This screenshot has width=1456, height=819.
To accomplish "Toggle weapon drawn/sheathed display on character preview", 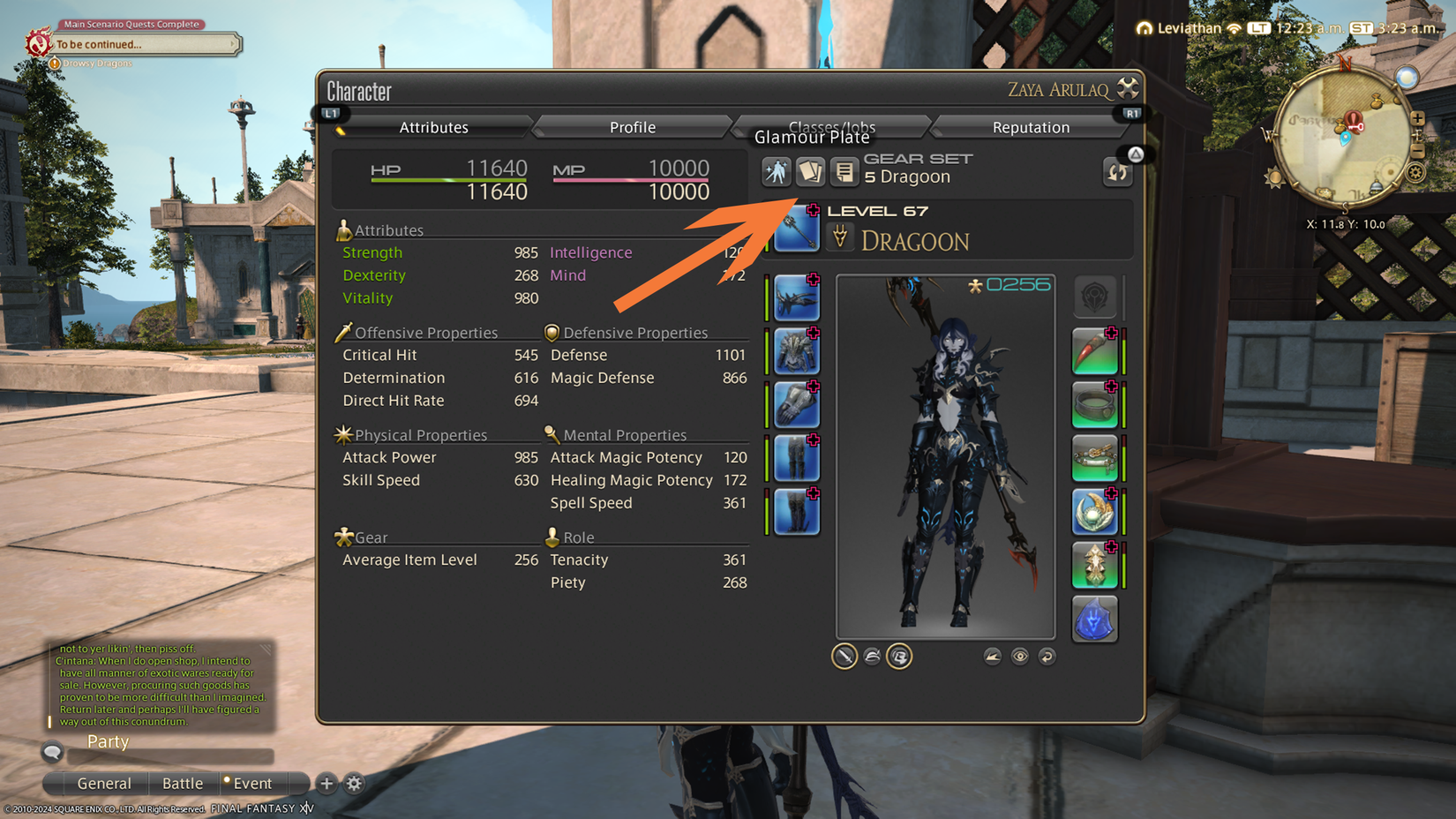I will click(x=844, y=657).
